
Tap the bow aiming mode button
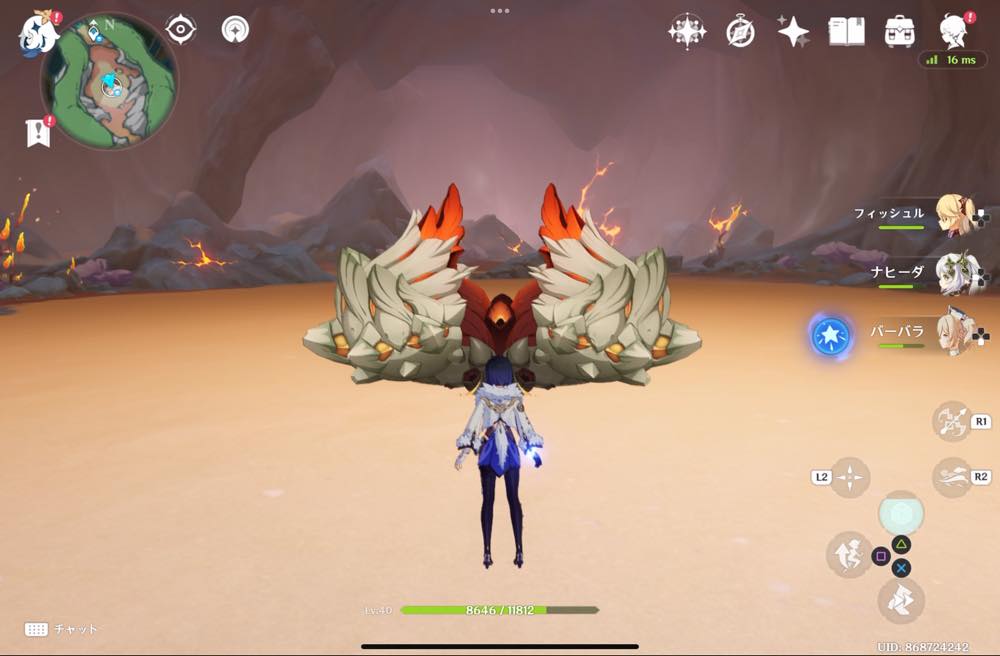tap(950, 421)
